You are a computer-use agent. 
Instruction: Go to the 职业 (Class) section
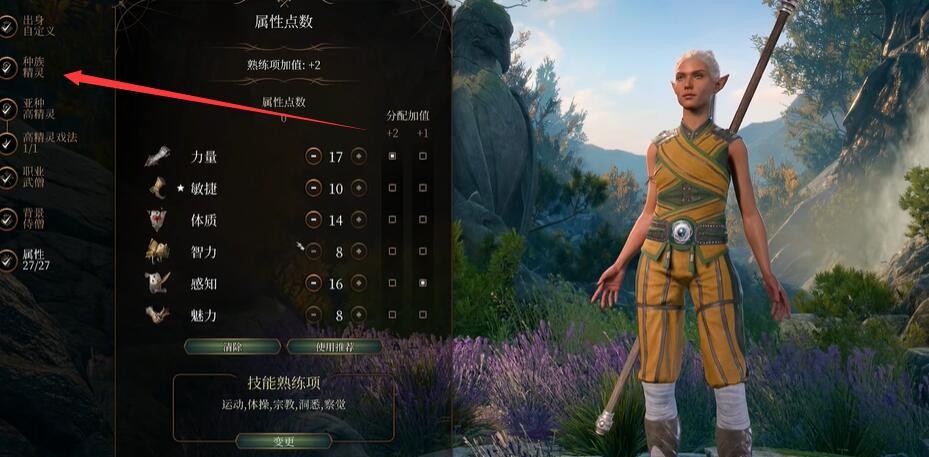point(9,177)
